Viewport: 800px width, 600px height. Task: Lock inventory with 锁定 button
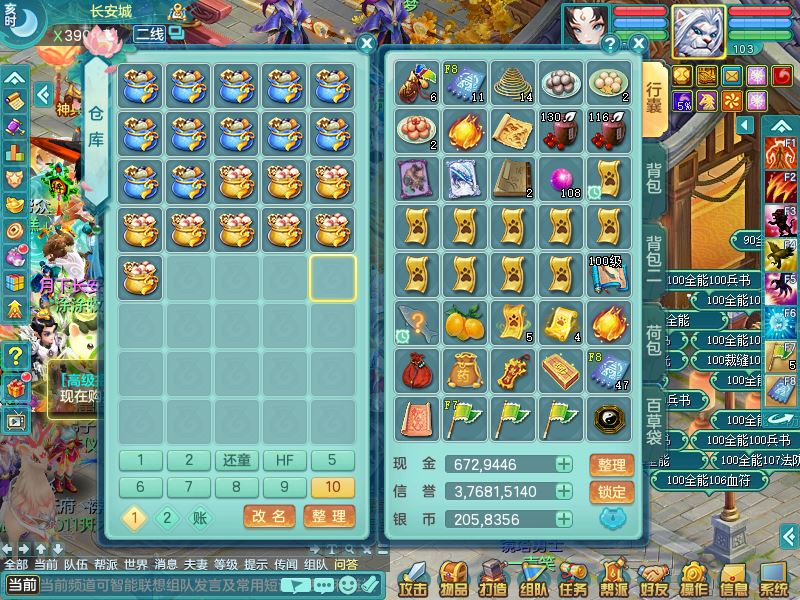(611, 492)
